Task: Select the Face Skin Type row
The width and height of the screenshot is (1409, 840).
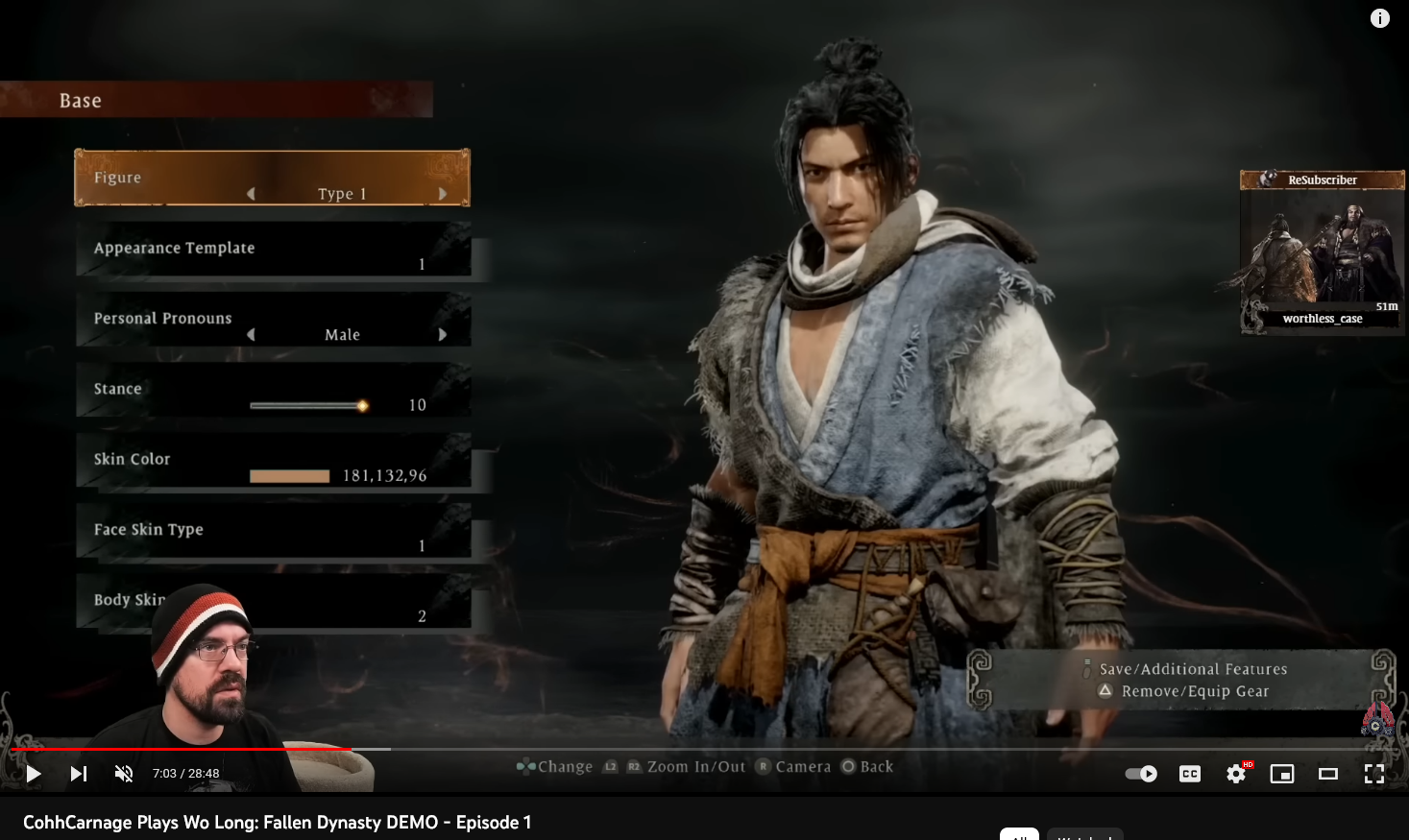Action: click(273, 531)
